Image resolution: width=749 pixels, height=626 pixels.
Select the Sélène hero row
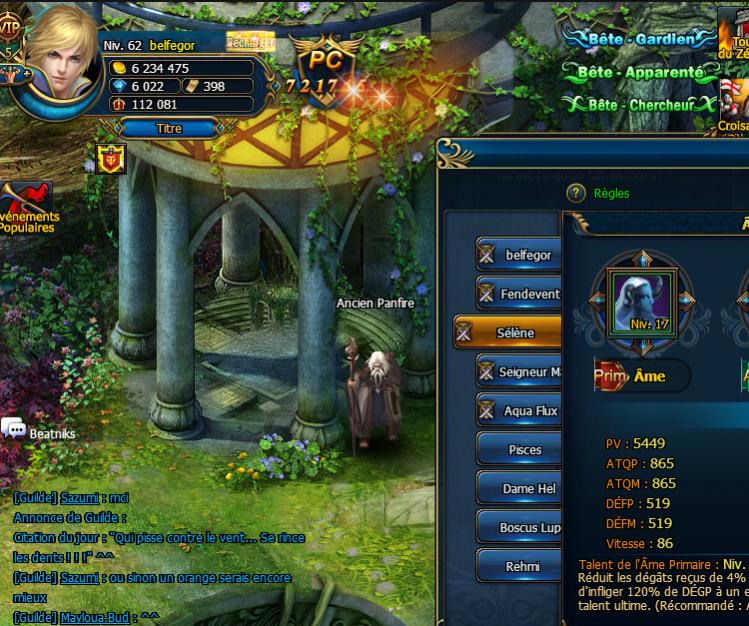(x=508, y=333)
